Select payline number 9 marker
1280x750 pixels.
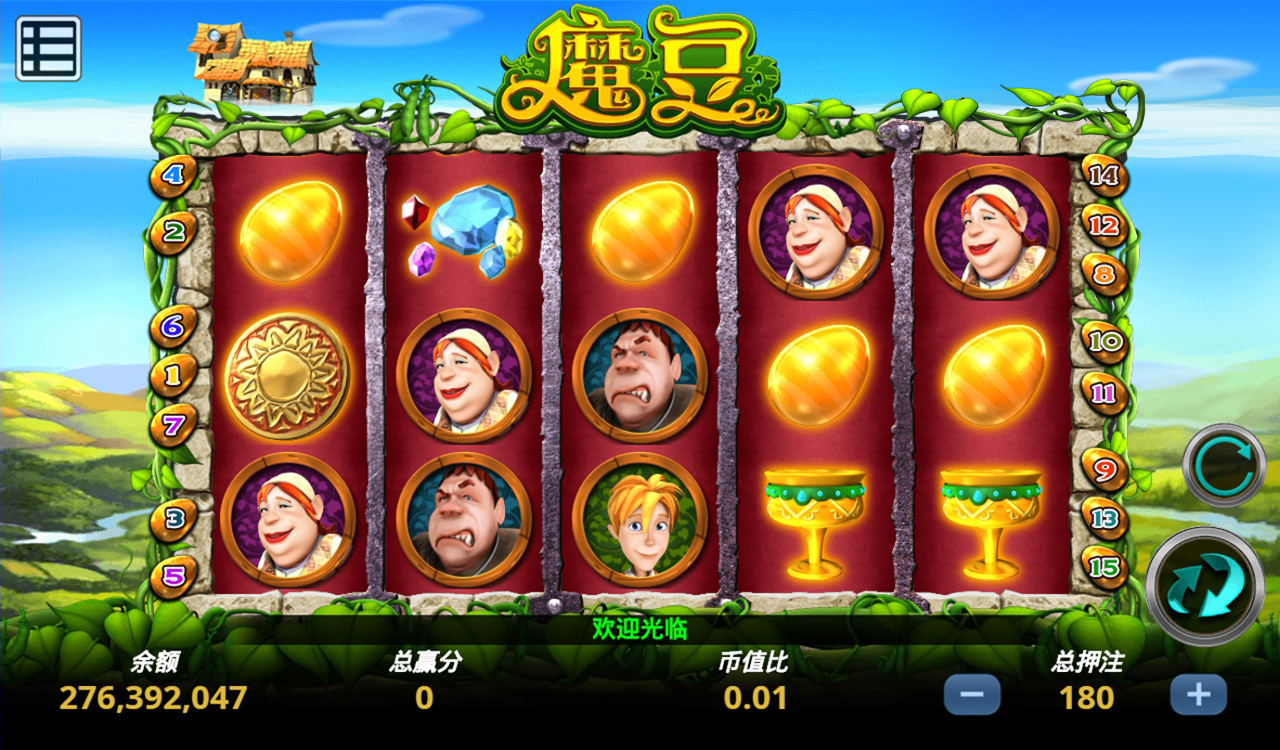1105,468
